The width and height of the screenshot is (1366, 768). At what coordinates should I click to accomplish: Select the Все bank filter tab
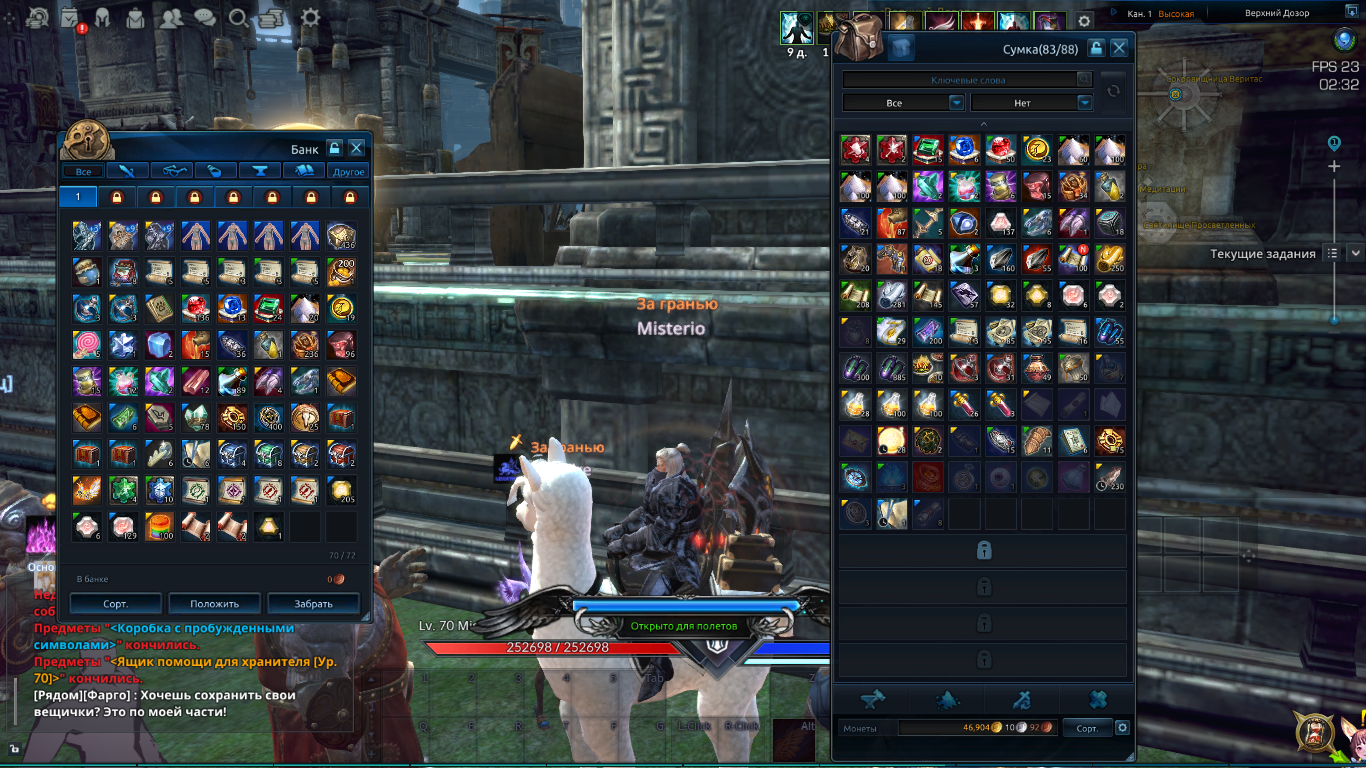83,171
